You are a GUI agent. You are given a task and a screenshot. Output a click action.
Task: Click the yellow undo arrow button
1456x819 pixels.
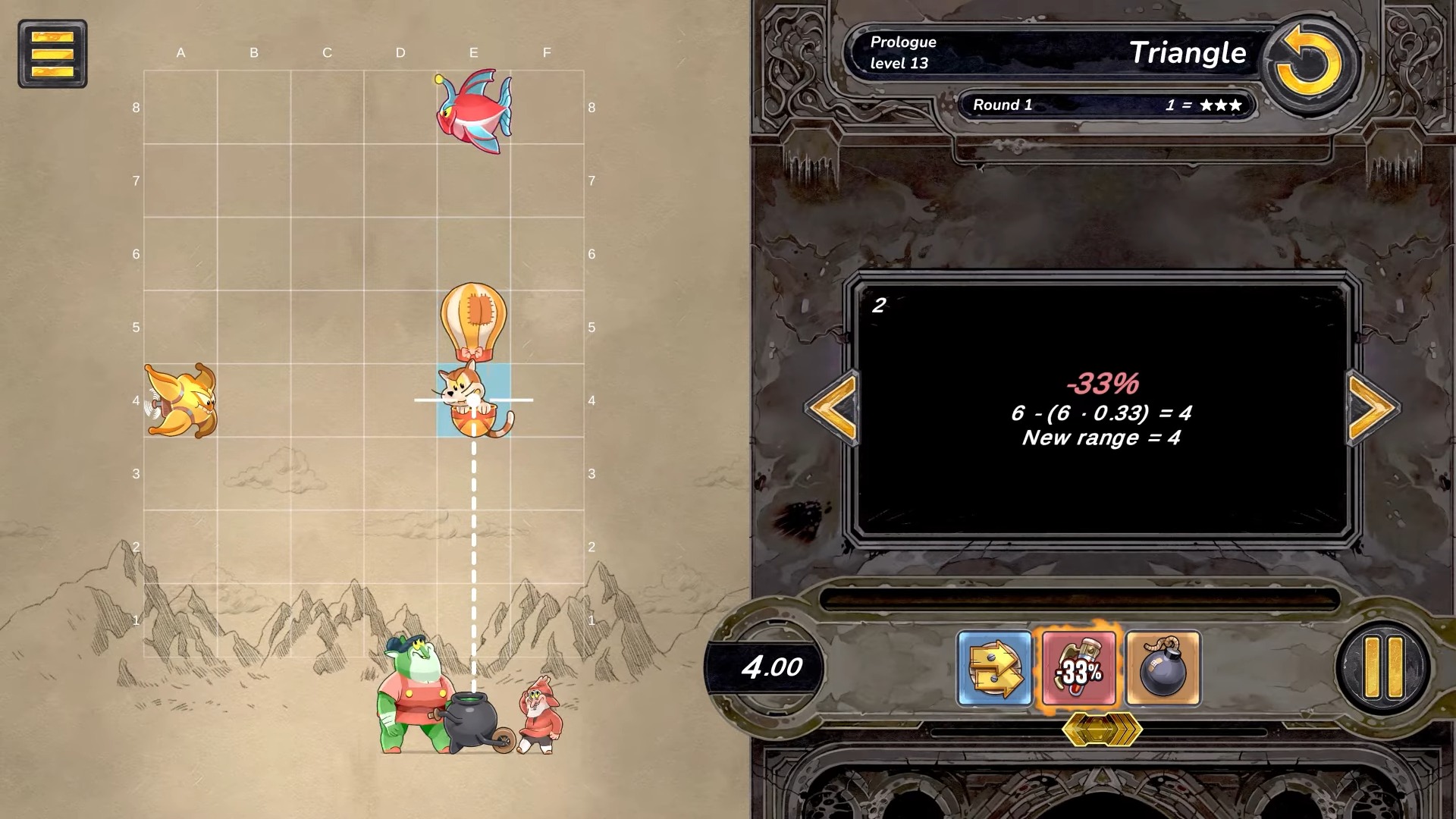coord(1309,63)
